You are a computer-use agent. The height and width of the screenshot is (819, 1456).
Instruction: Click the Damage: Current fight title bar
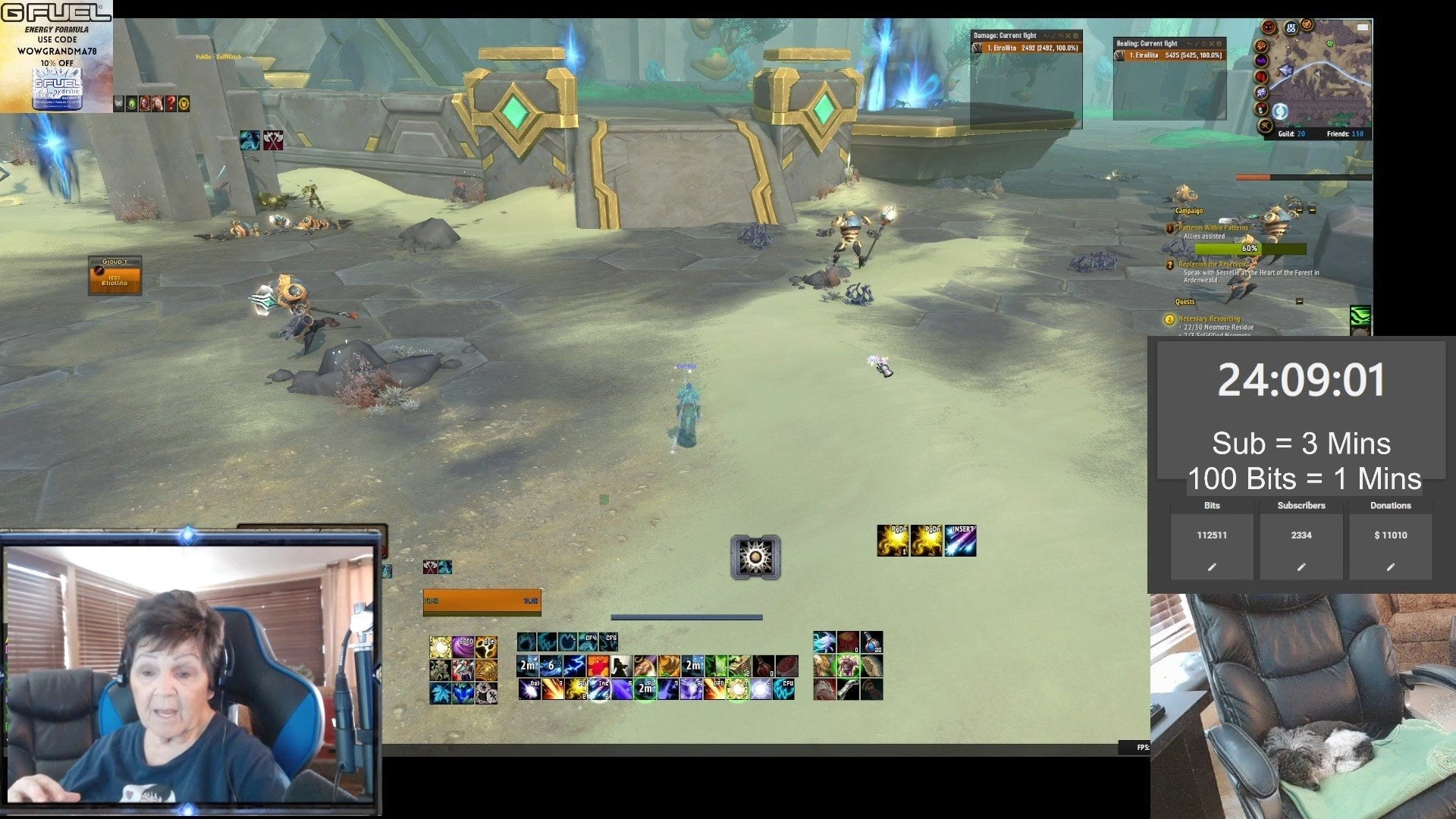pyautogui.click(x=1004, y=35)
